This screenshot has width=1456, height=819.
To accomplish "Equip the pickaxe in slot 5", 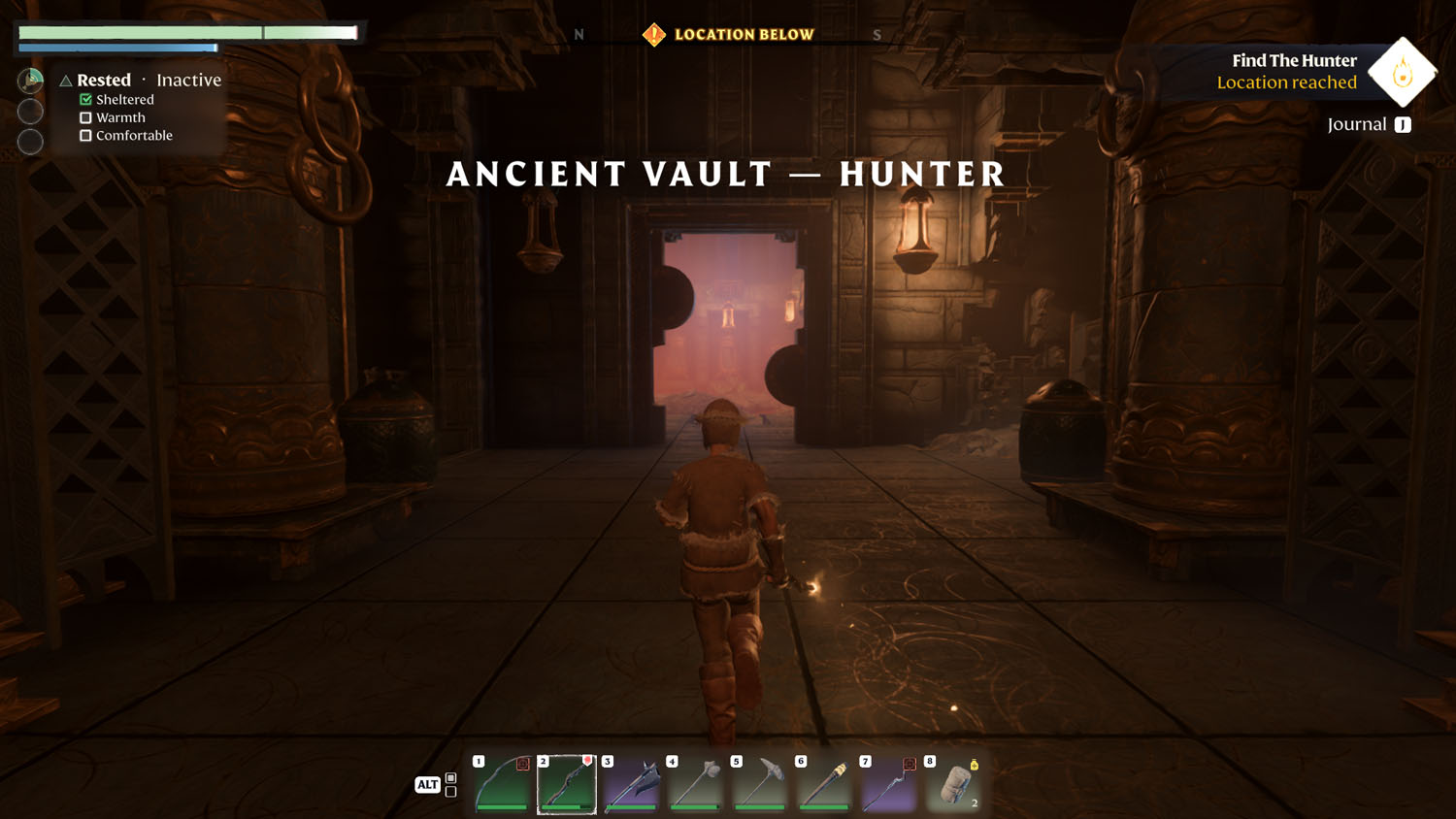I will pos(760,784).
